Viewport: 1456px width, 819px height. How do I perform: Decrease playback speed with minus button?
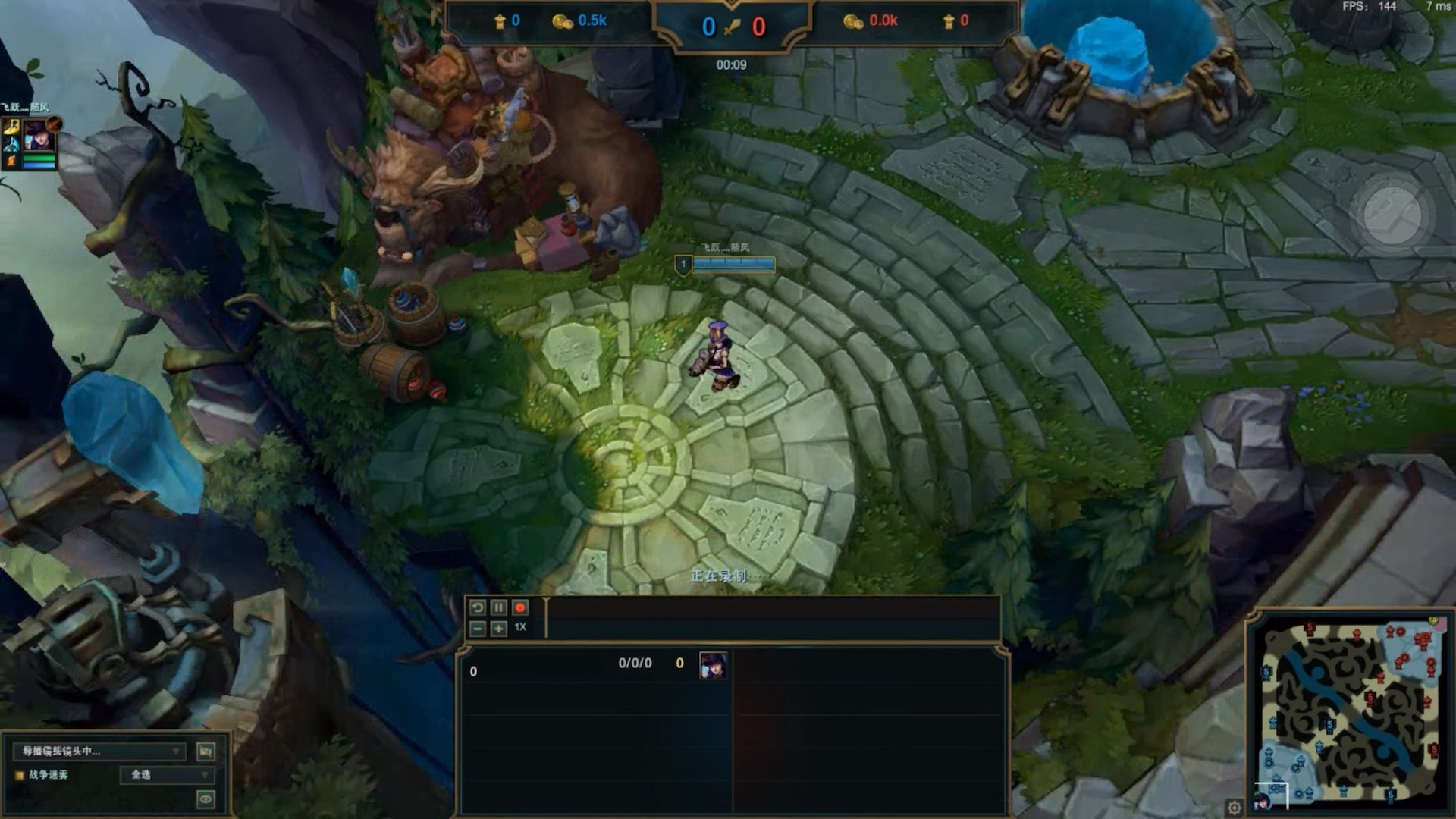pos(477,629)
